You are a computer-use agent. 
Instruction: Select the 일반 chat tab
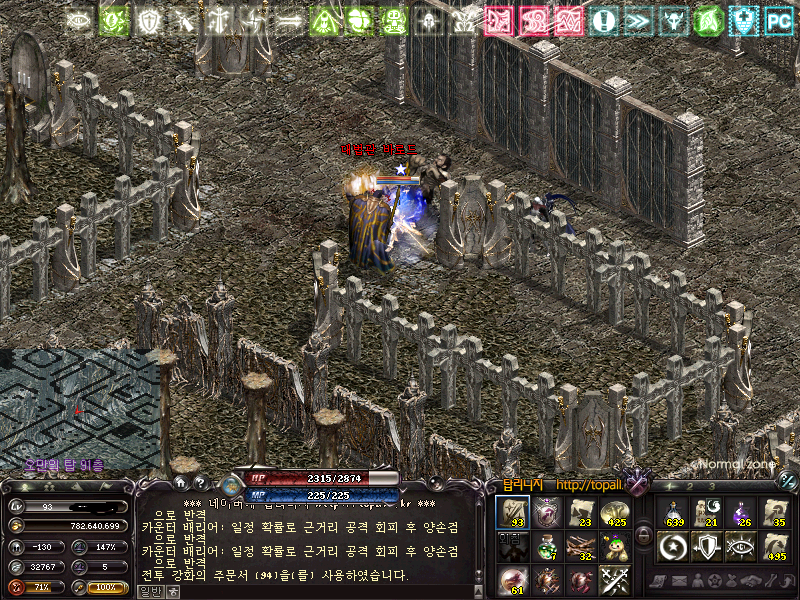pos(149,591)
